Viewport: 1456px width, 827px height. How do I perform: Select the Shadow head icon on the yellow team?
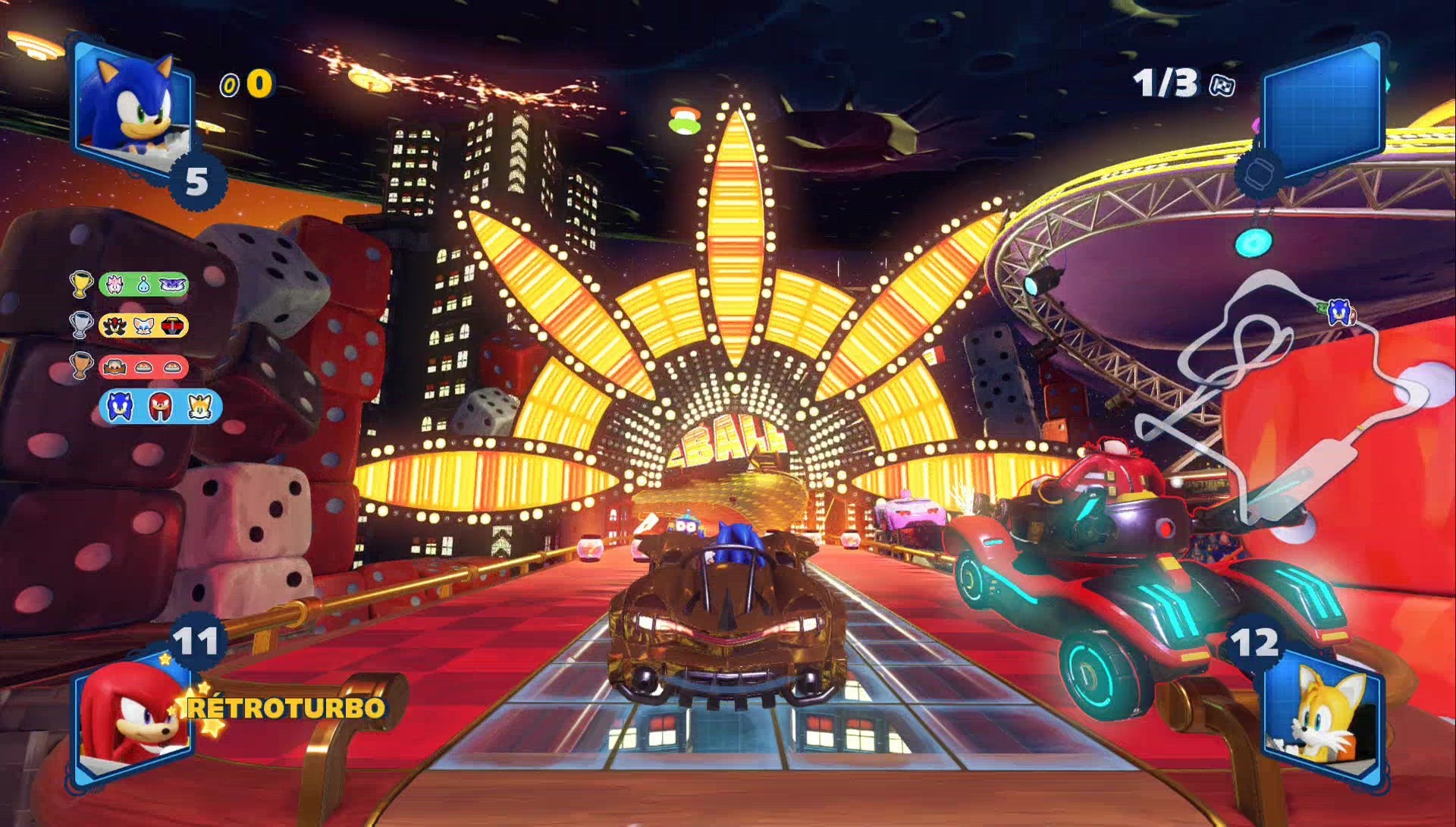[x=113, y=325]
